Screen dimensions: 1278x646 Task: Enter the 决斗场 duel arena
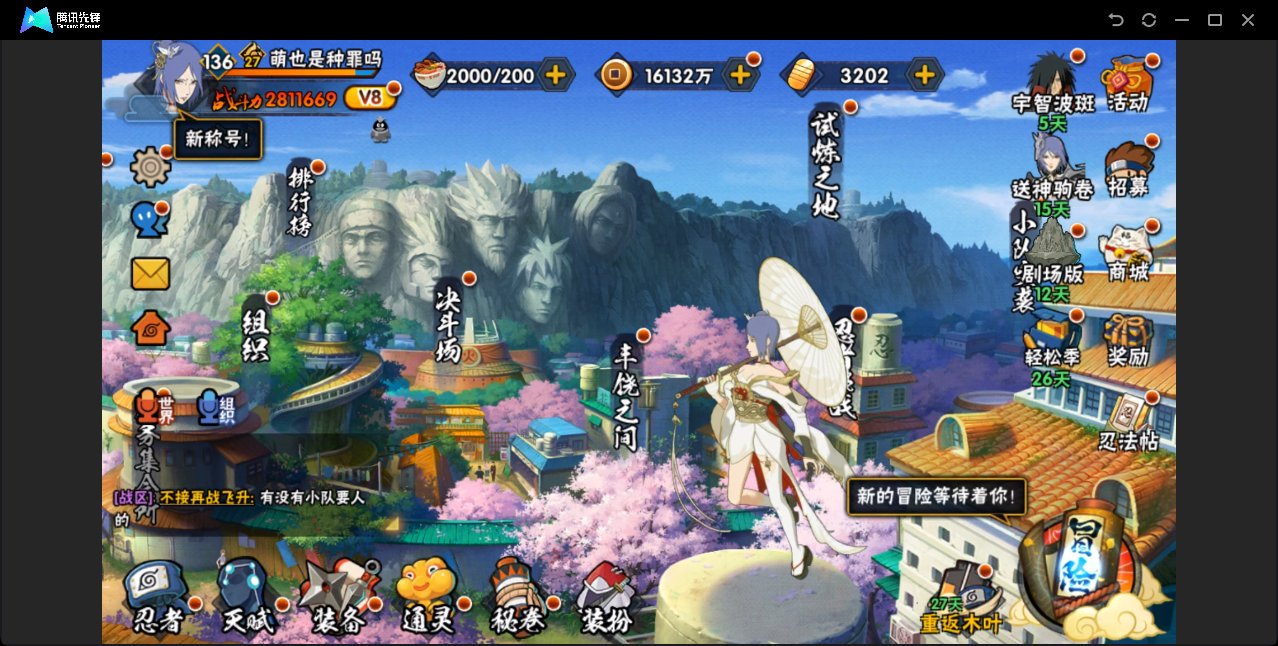coord(449,322)
